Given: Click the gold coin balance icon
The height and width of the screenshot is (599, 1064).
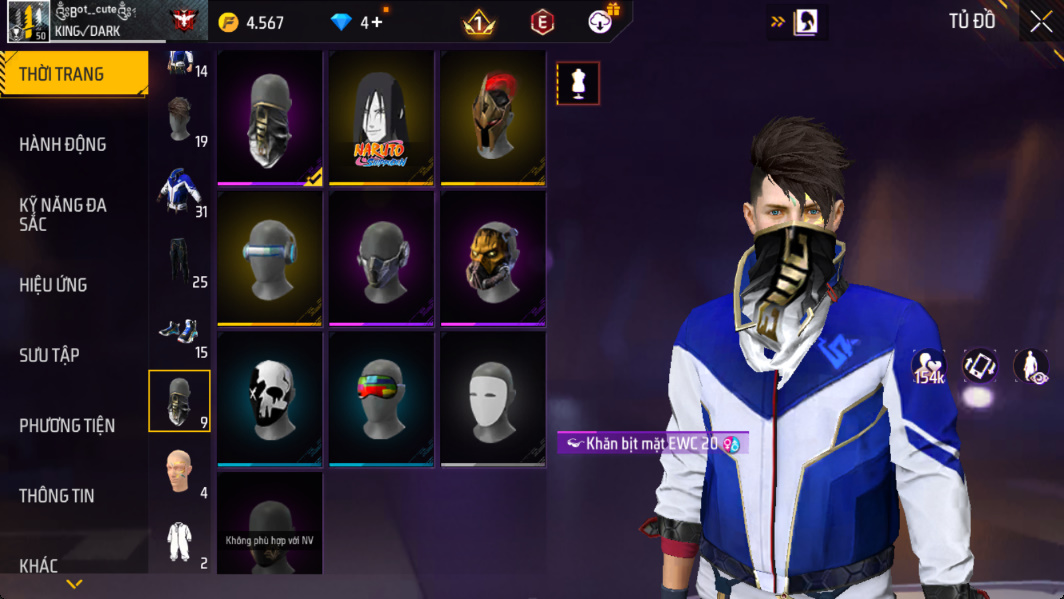Looking at the screenshot, I should point(229,22).
